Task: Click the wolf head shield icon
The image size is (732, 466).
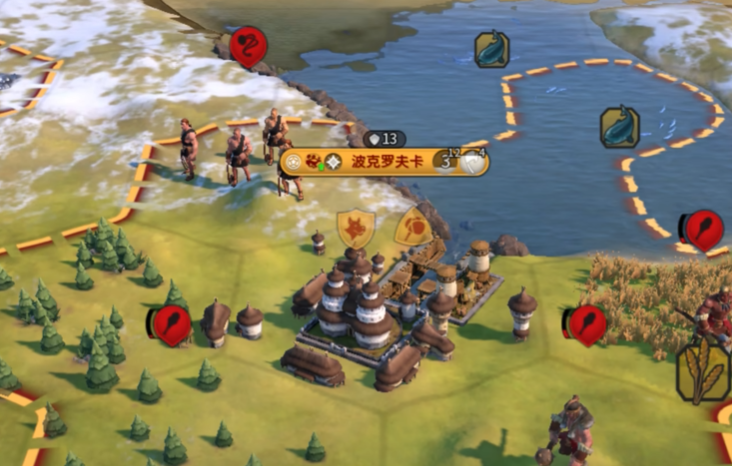Action: point(355,229)
